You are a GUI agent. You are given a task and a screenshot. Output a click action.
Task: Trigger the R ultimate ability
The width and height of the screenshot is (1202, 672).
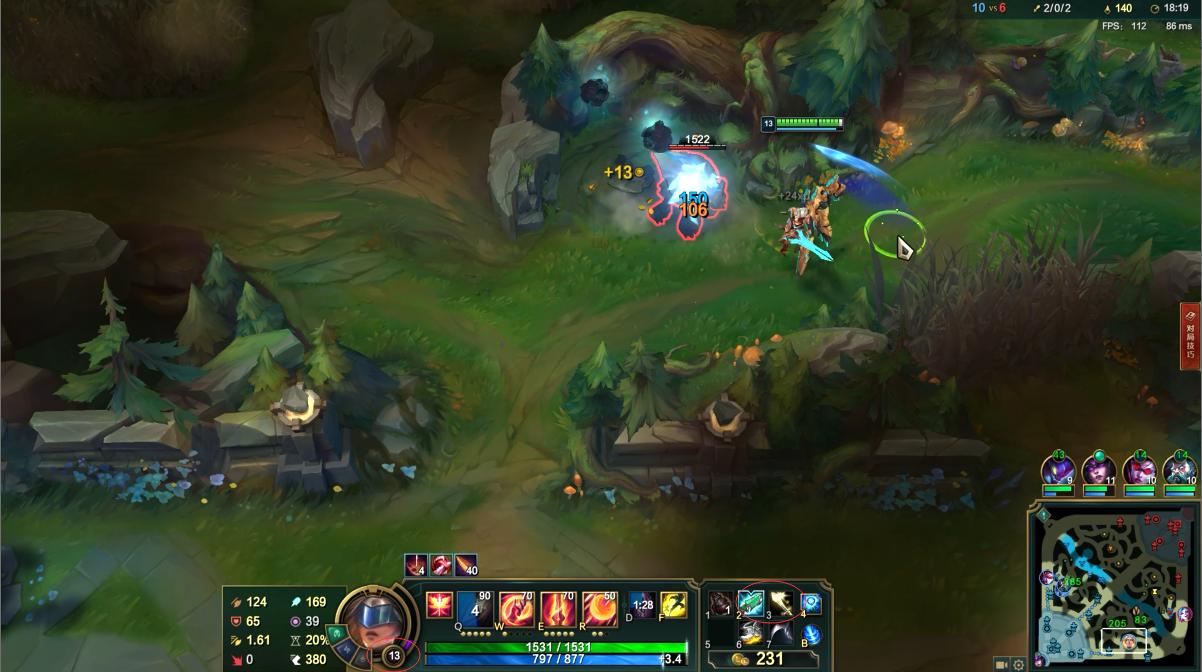tap(599, 608)
